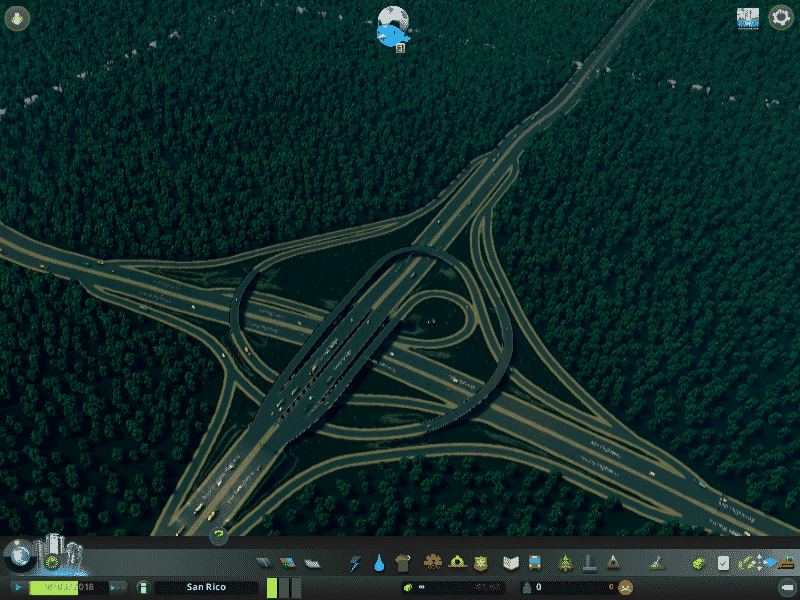The height and width of the screenshot is (600, 800).
Task: Toggle the free camera mode button
Action: [x=787, y=588]
